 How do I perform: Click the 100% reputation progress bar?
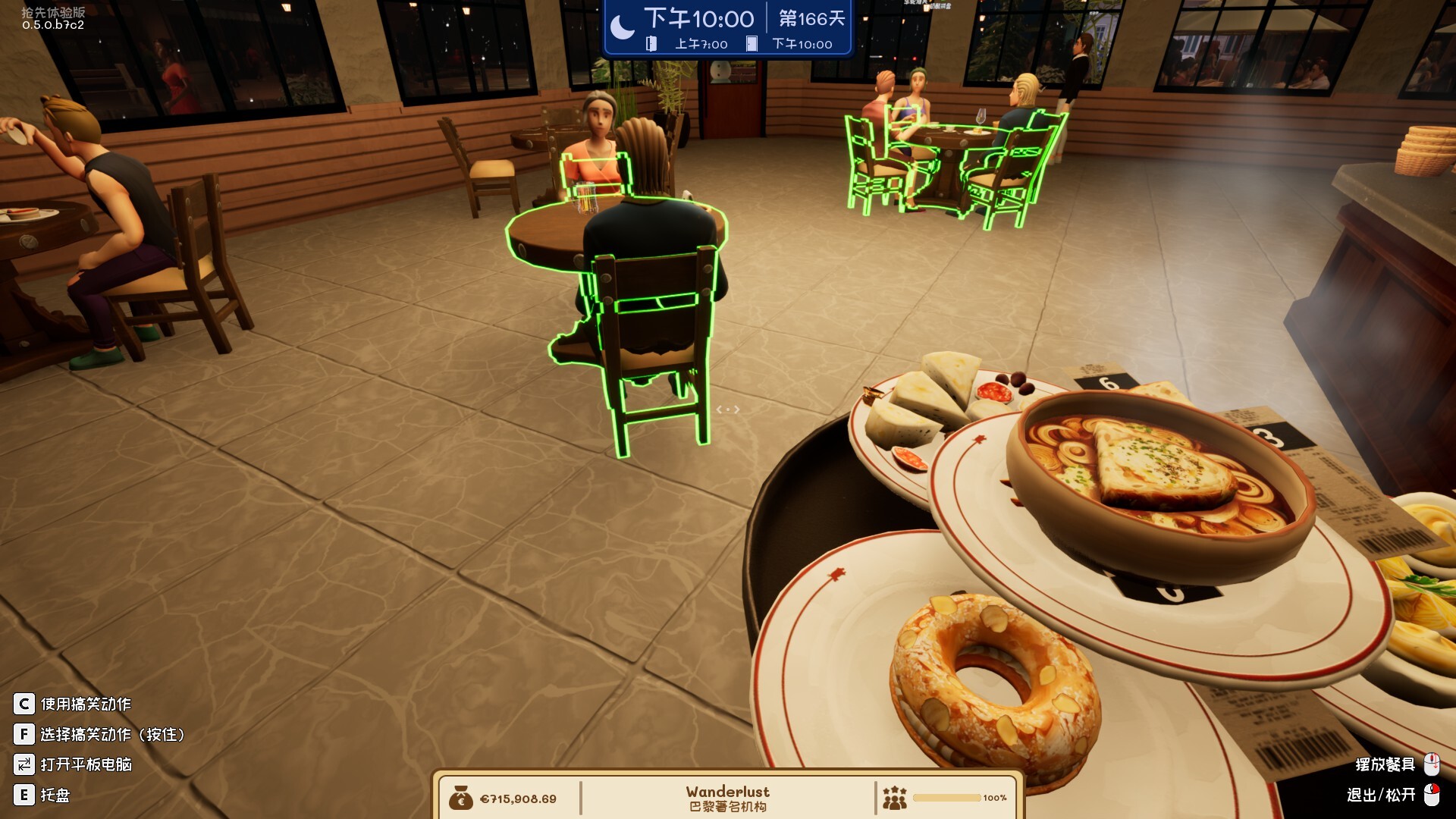(x=946, y=797)
